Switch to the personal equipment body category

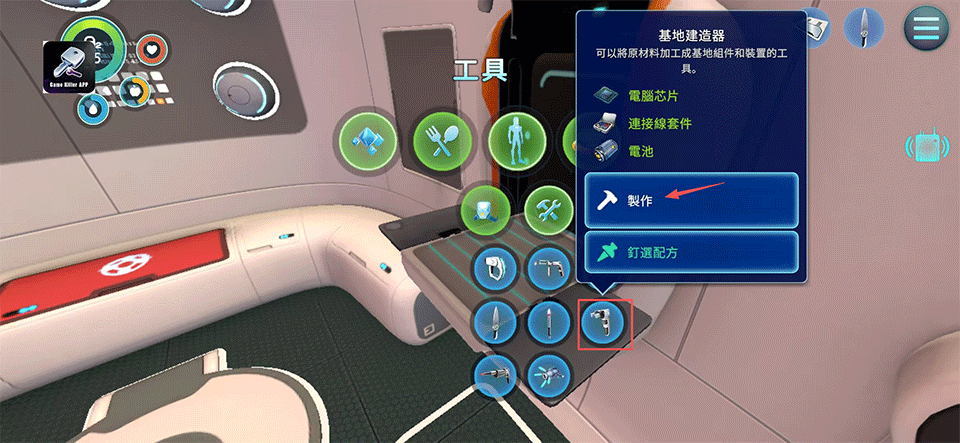(x=515, y=139)
